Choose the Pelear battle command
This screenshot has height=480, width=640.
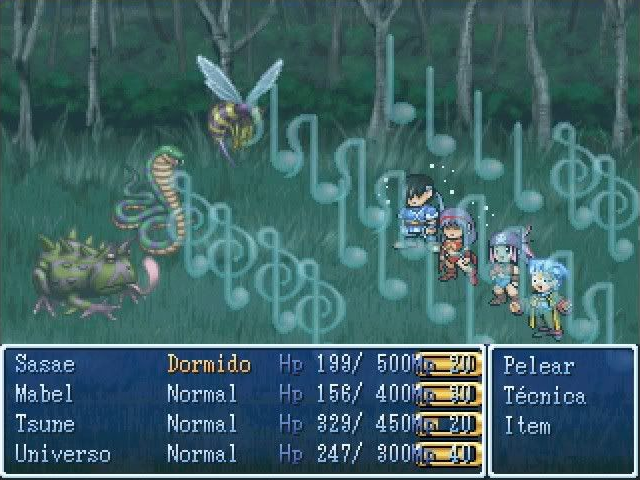[x=538, y=365]
